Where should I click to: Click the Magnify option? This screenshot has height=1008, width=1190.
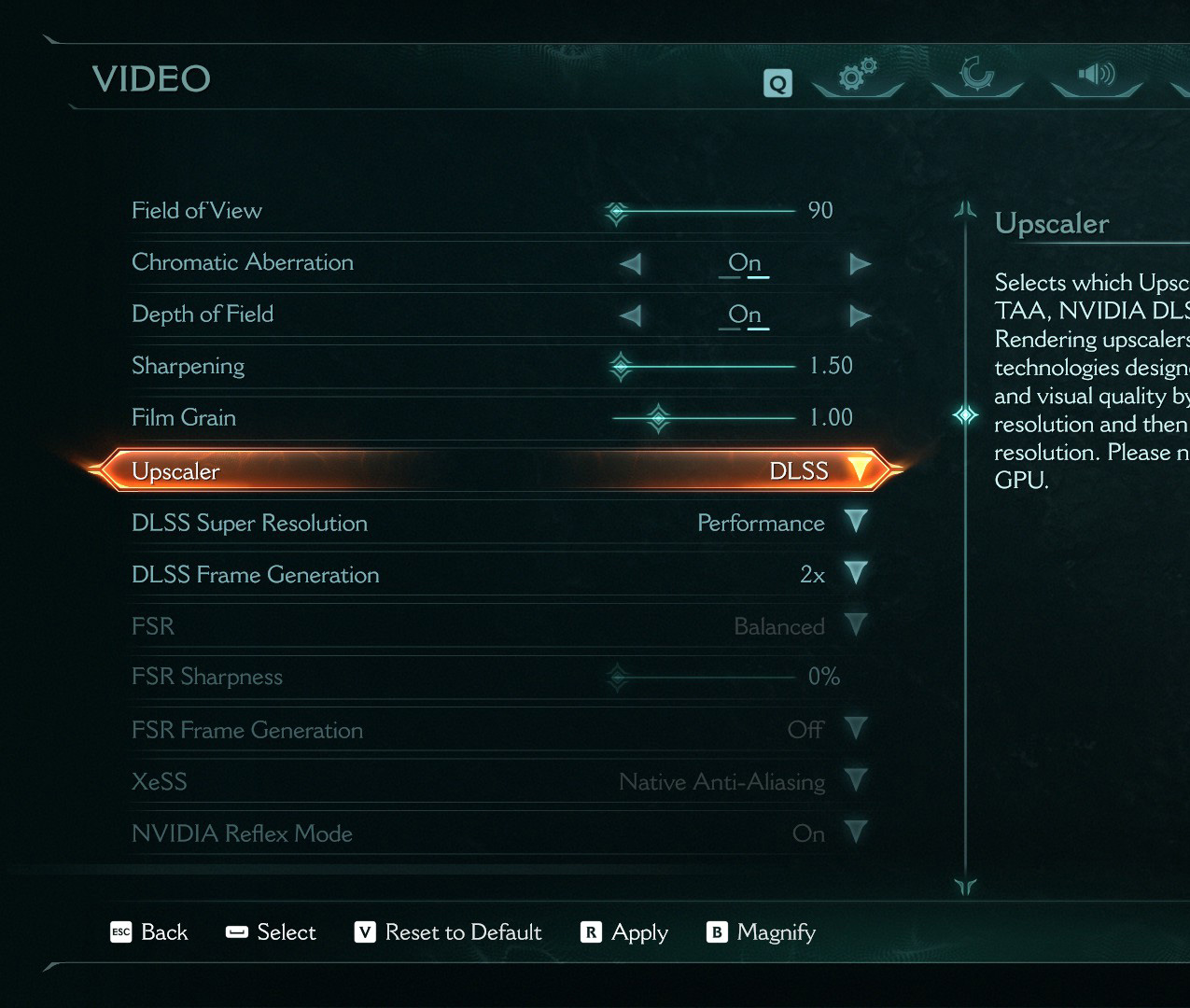coord(762,932)
